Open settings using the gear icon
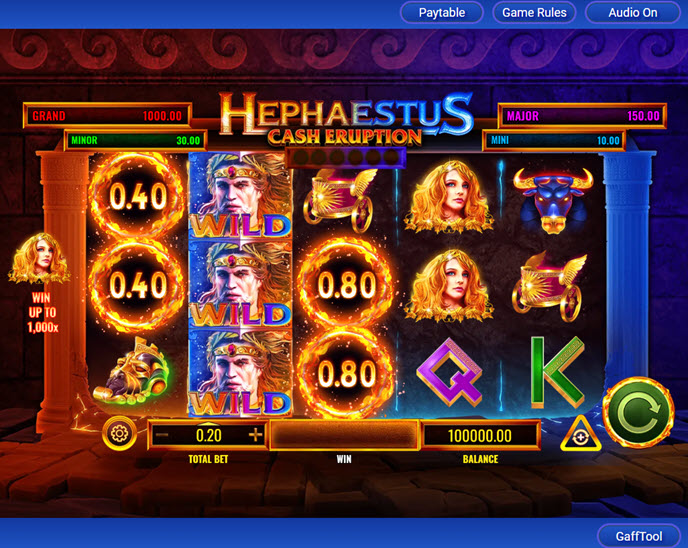Image resolution: width=688 pixels, height=548 pixels. [x=120, y=435]
